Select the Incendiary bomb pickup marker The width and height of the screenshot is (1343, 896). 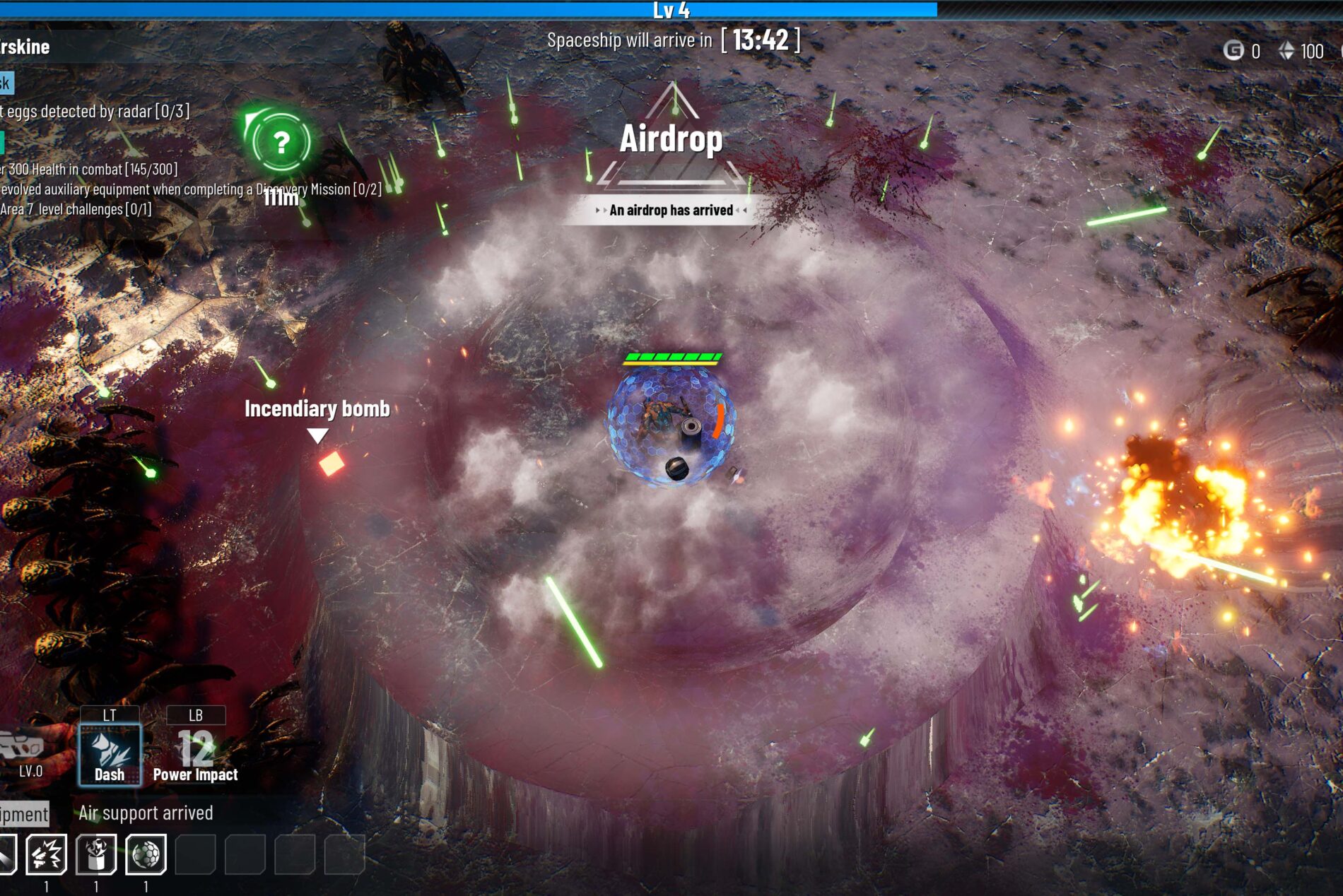[x=331, y=464]
